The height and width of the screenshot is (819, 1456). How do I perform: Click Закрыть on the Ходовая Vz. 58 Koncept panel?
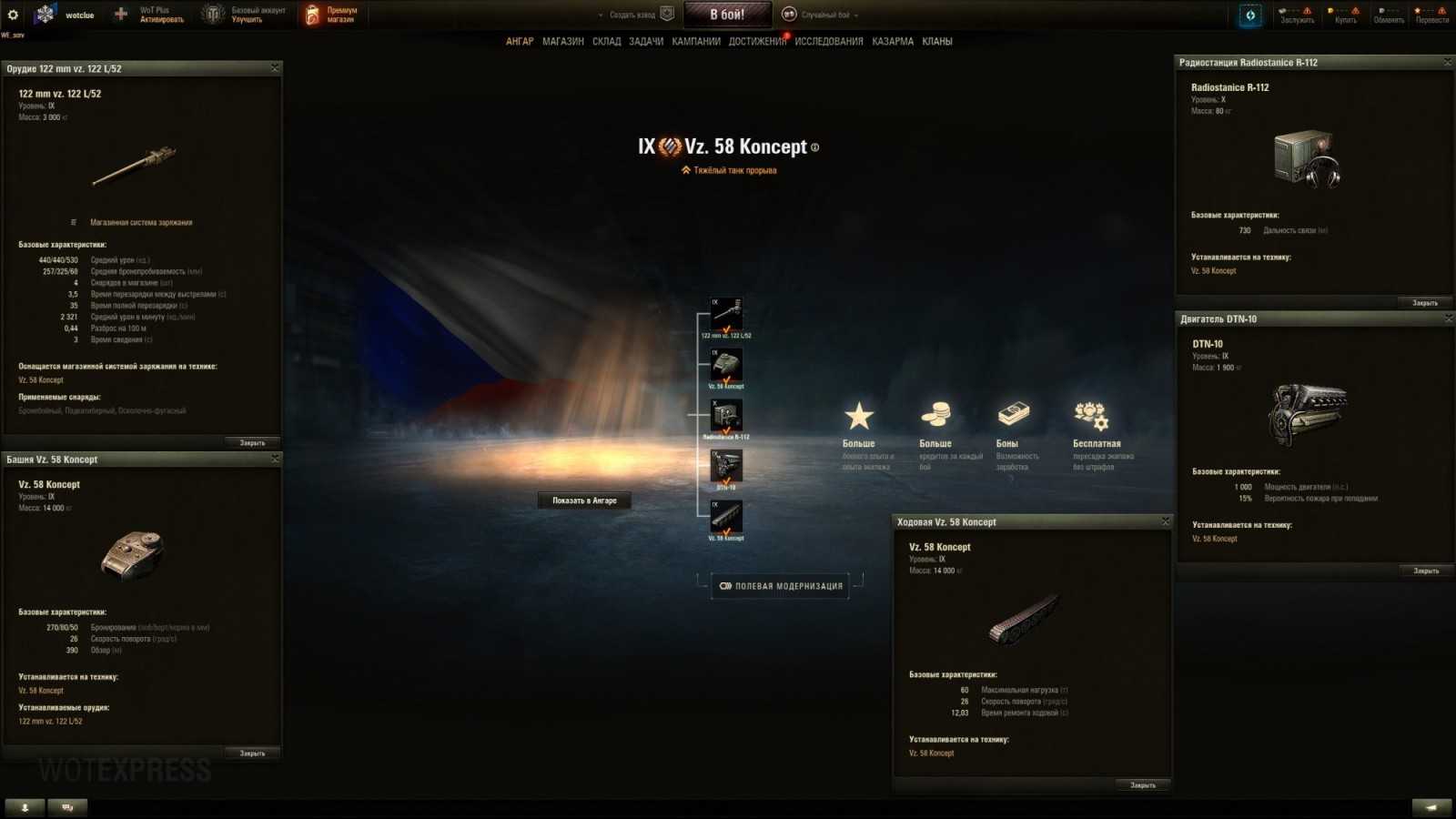1141,784
